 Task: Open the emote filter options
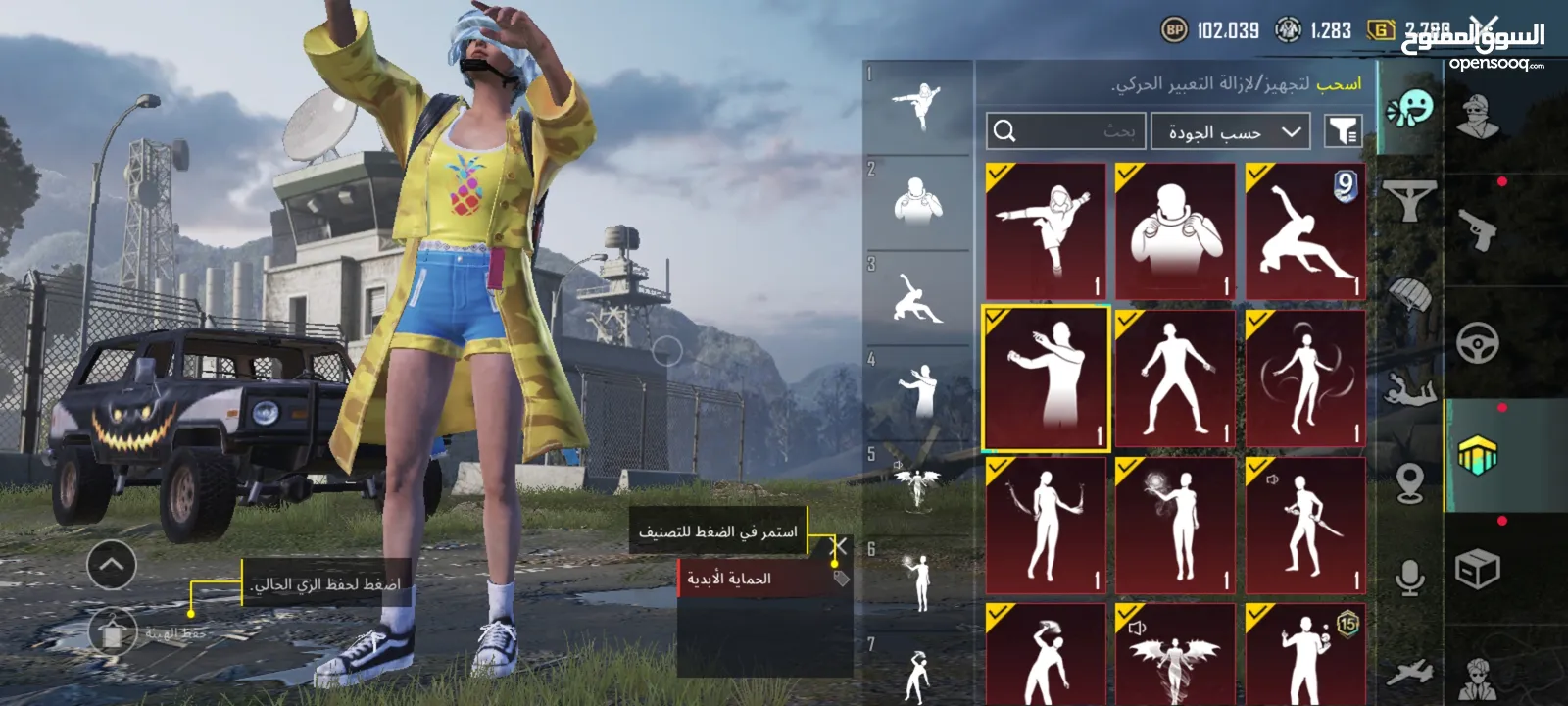point(1343,131)
